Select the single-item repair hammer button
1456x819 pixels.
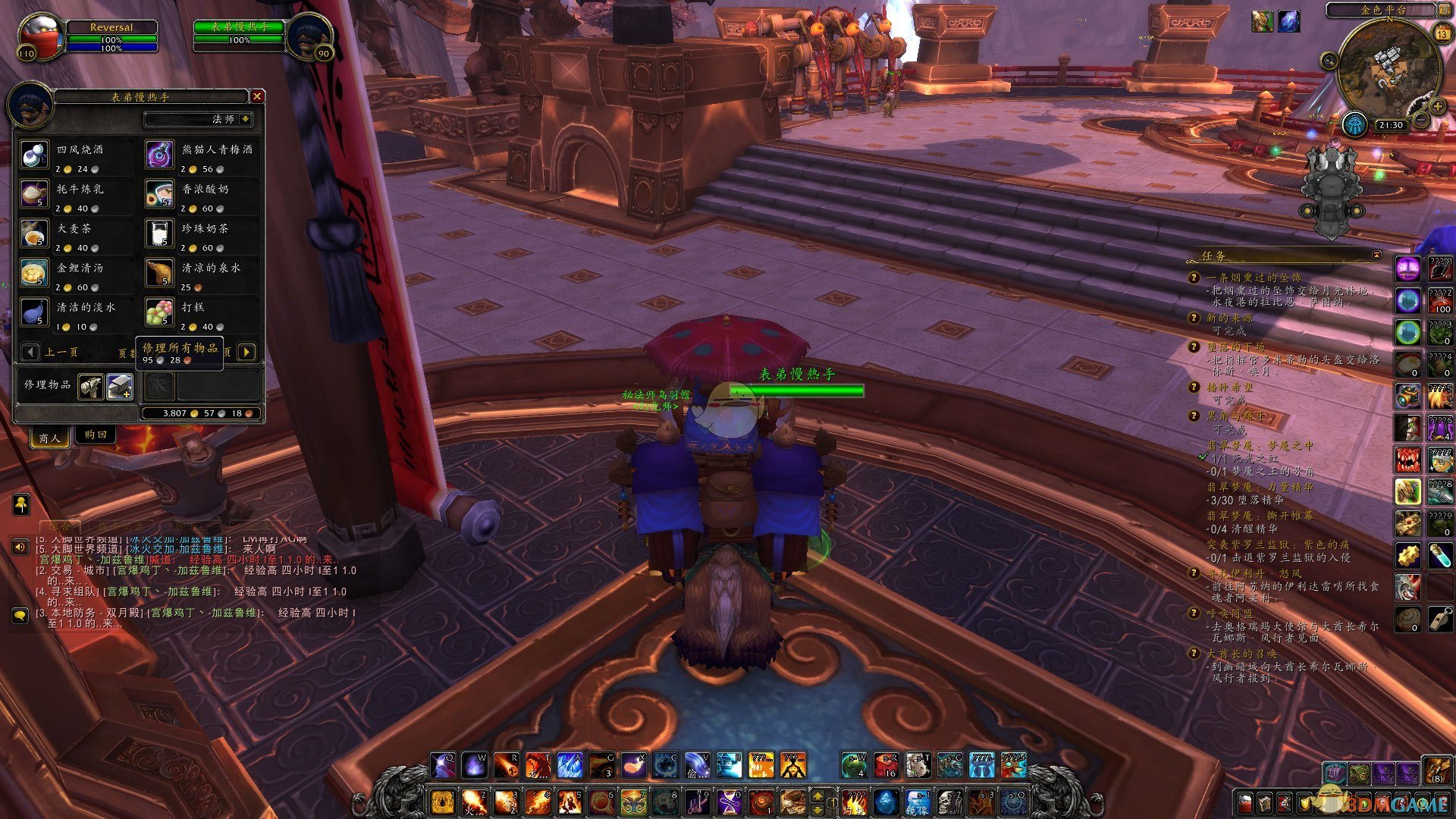pos(91,387)
